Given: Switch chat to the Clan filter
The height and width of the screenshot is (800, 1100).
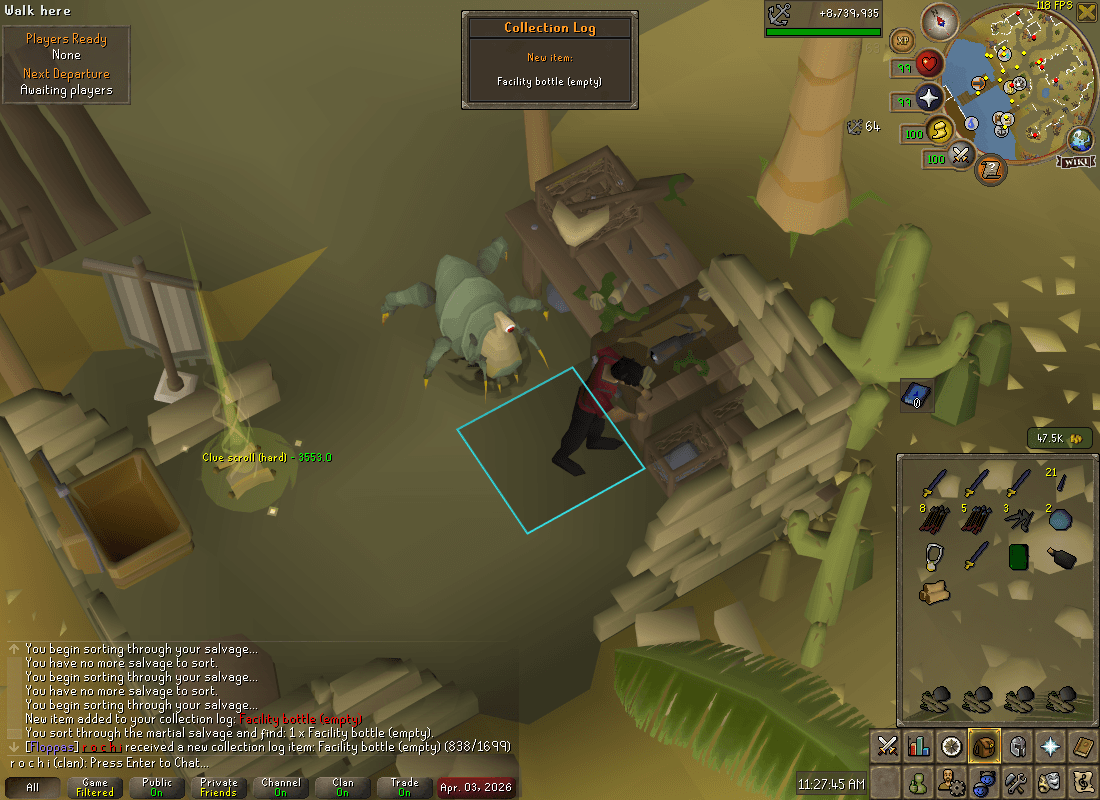Looking at the screenshot, I should point(343,787).
